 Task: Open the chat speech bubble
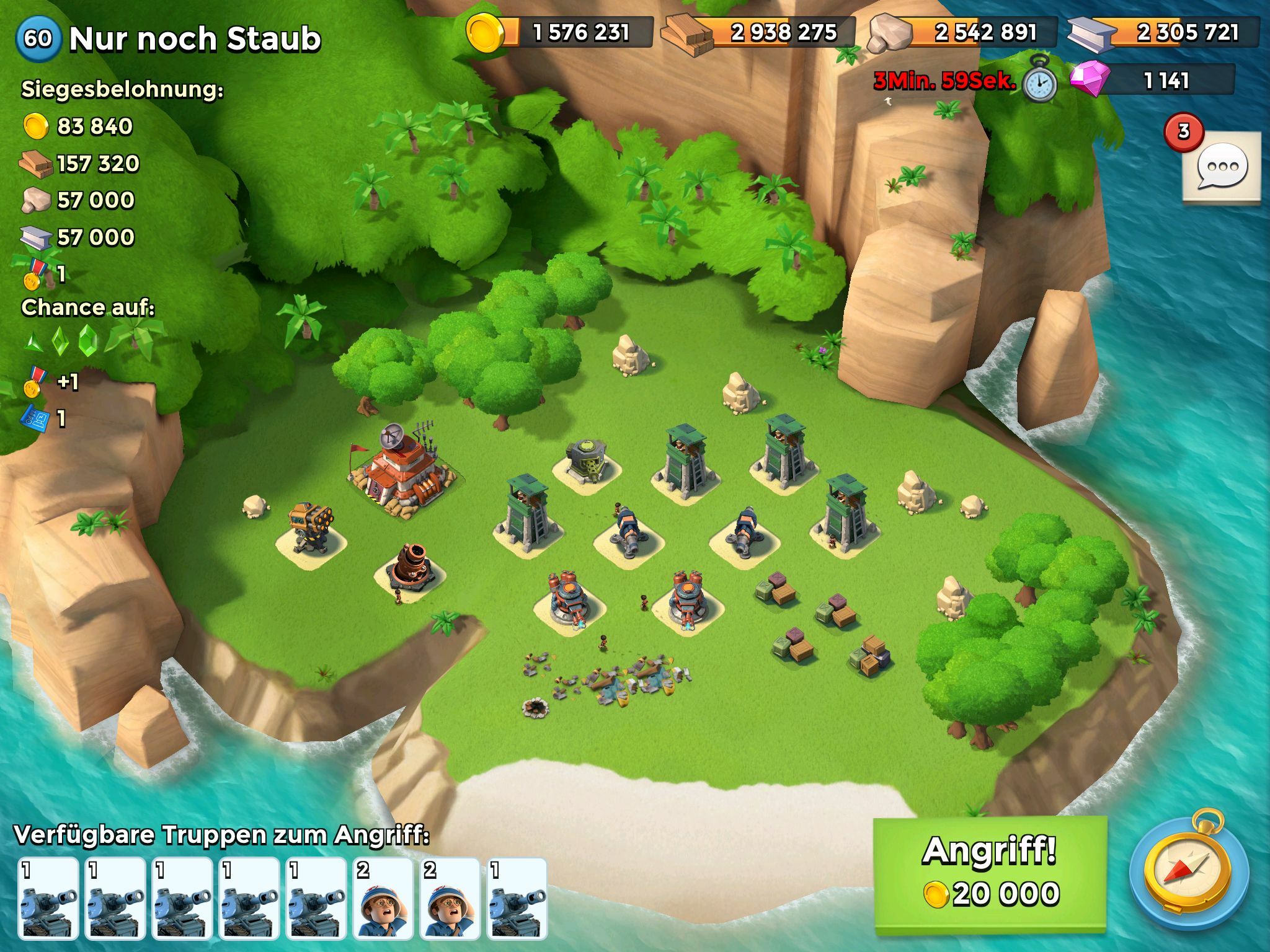click(1221, 166)
